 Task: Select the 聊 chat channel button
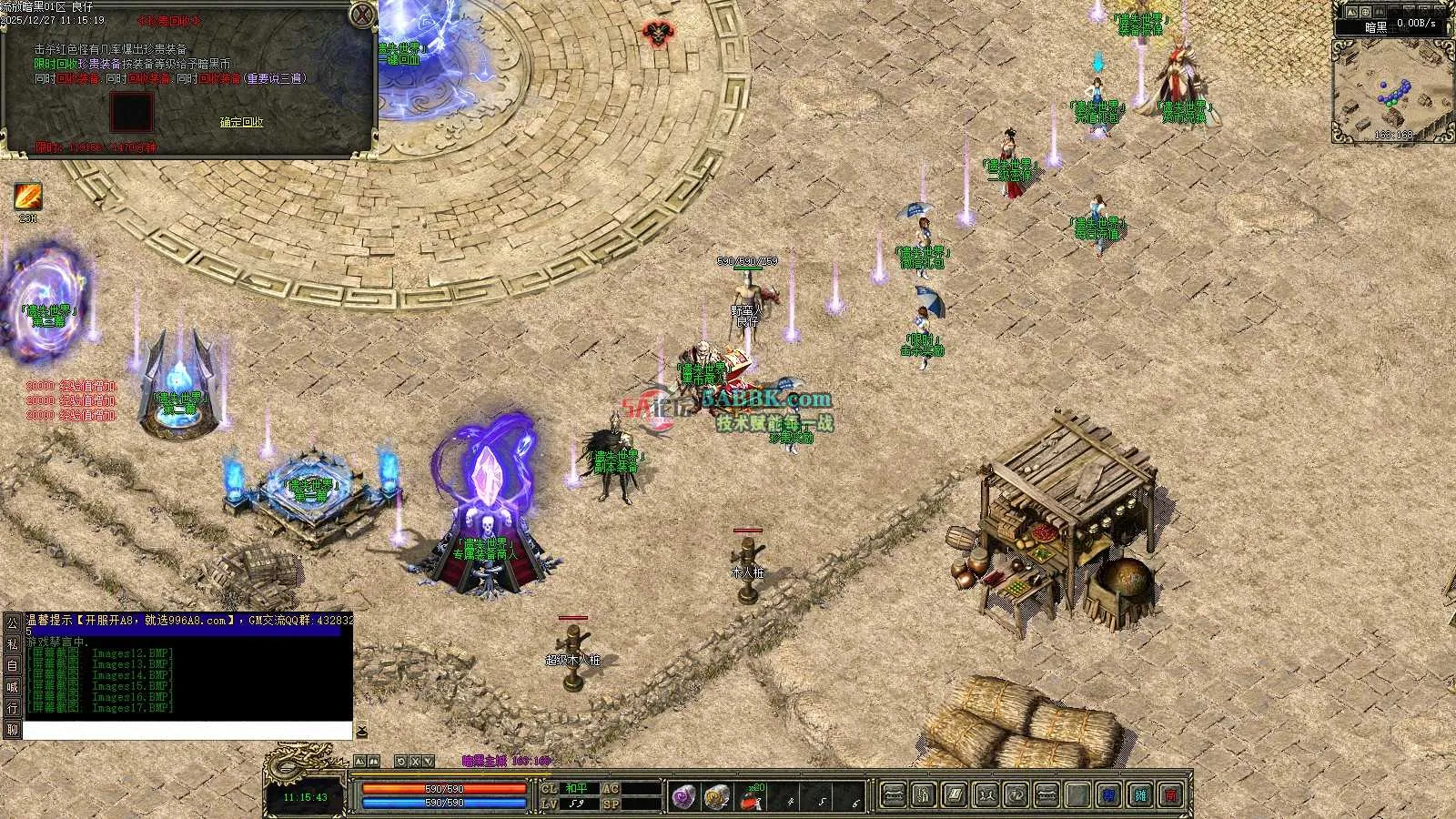tap(13, 730)
